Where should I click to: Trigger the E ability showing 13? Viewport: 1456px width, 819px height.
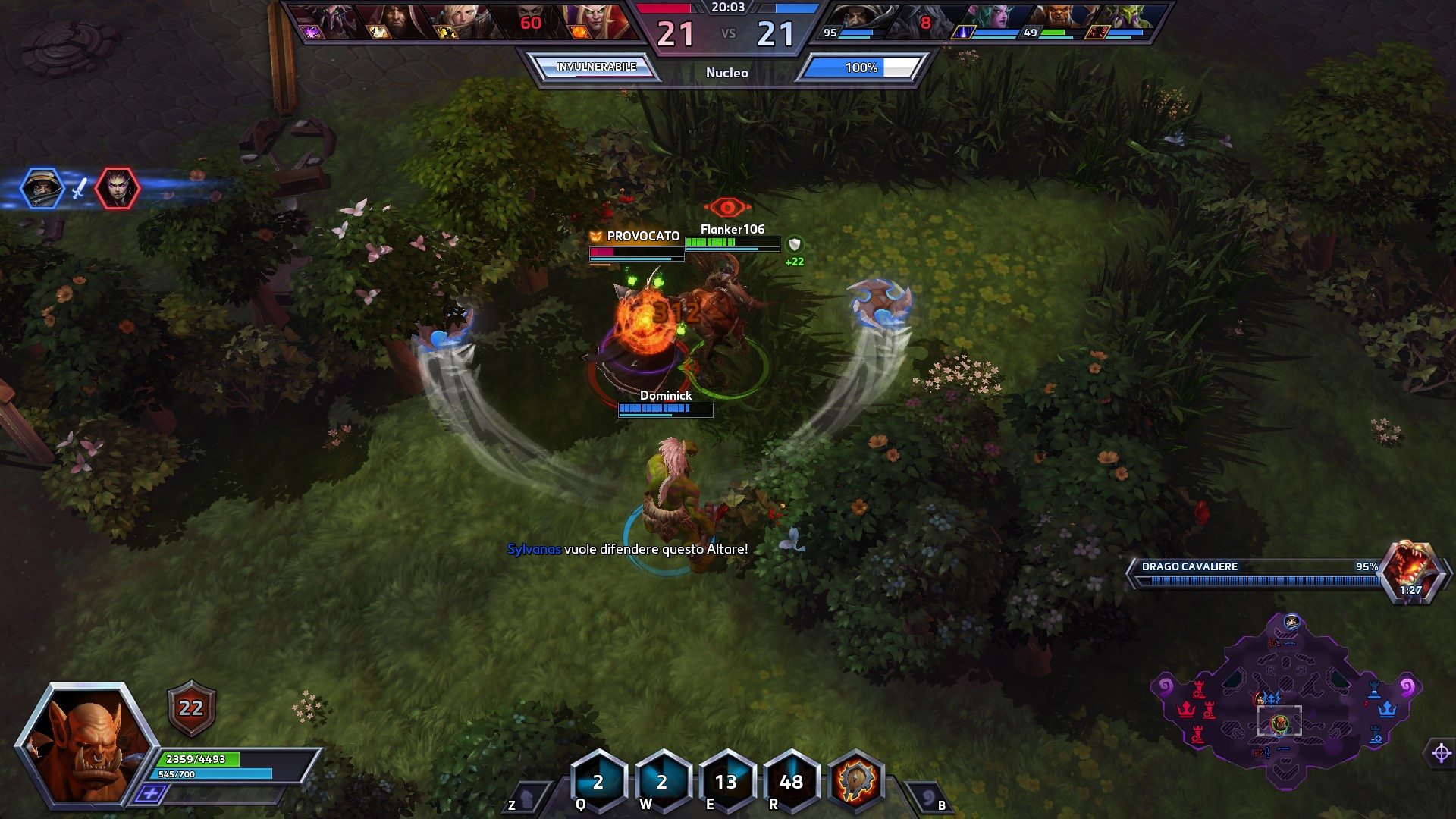726,781
